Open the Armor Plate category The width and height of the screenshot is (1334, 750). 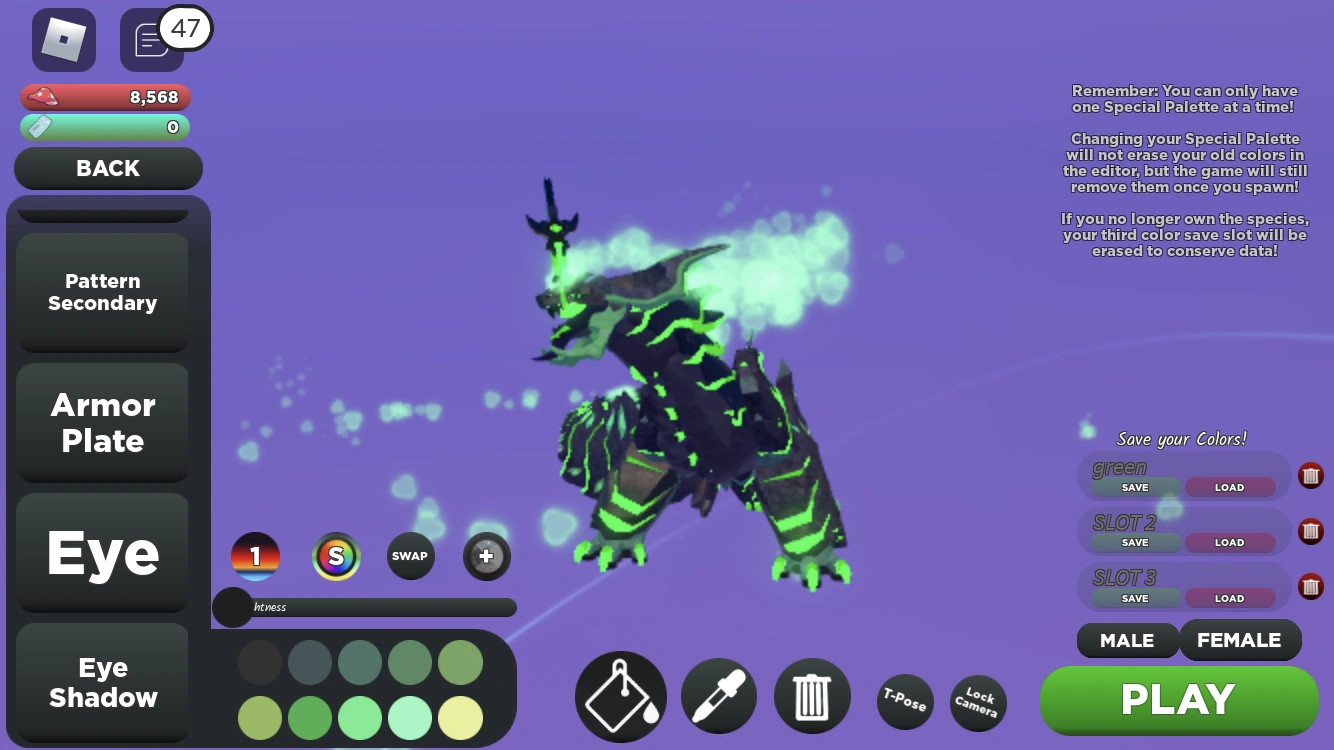(x=101, y=422)
